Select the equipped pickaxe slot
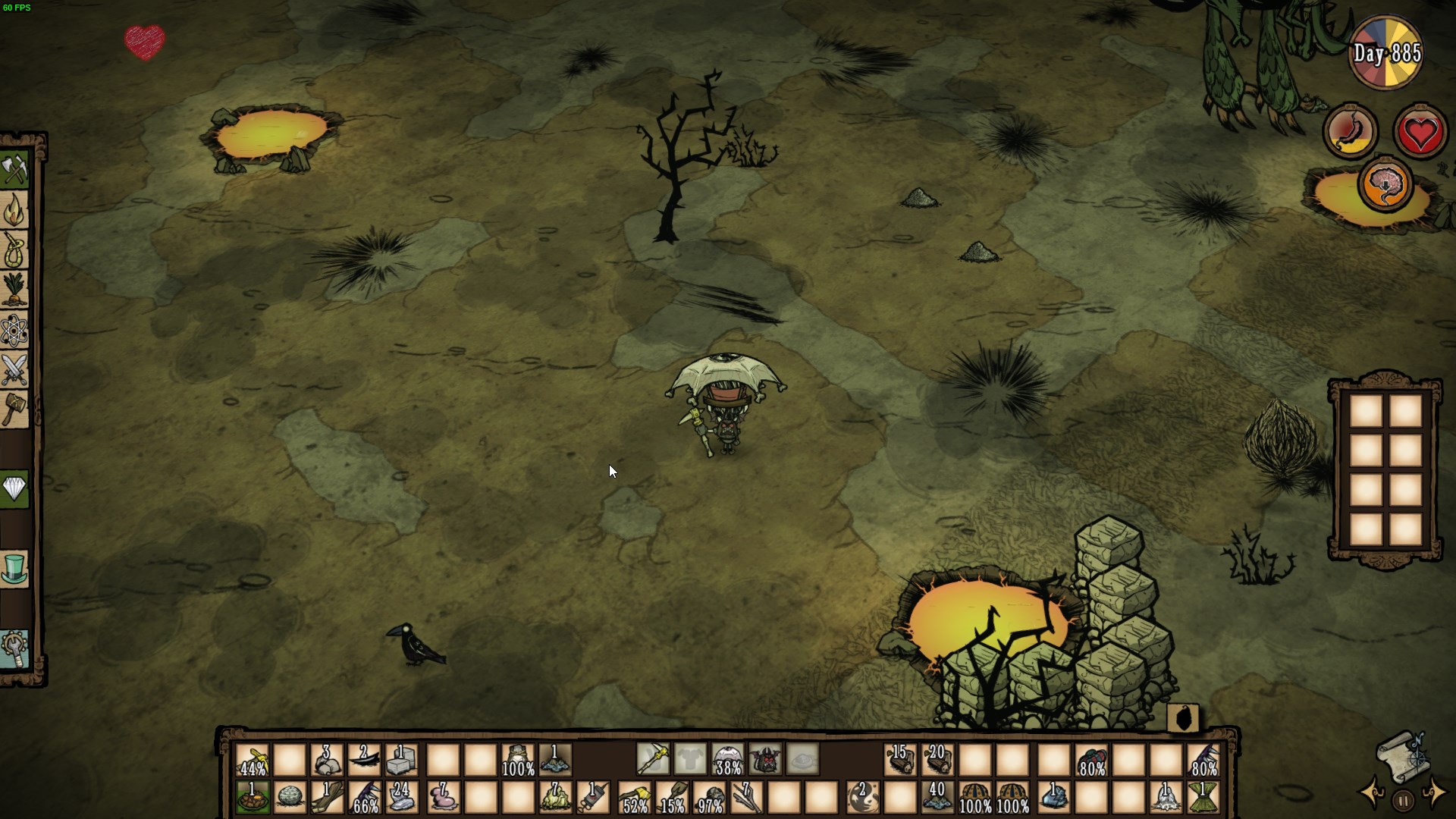This screenshot has height=819, width=1456. 654,758
